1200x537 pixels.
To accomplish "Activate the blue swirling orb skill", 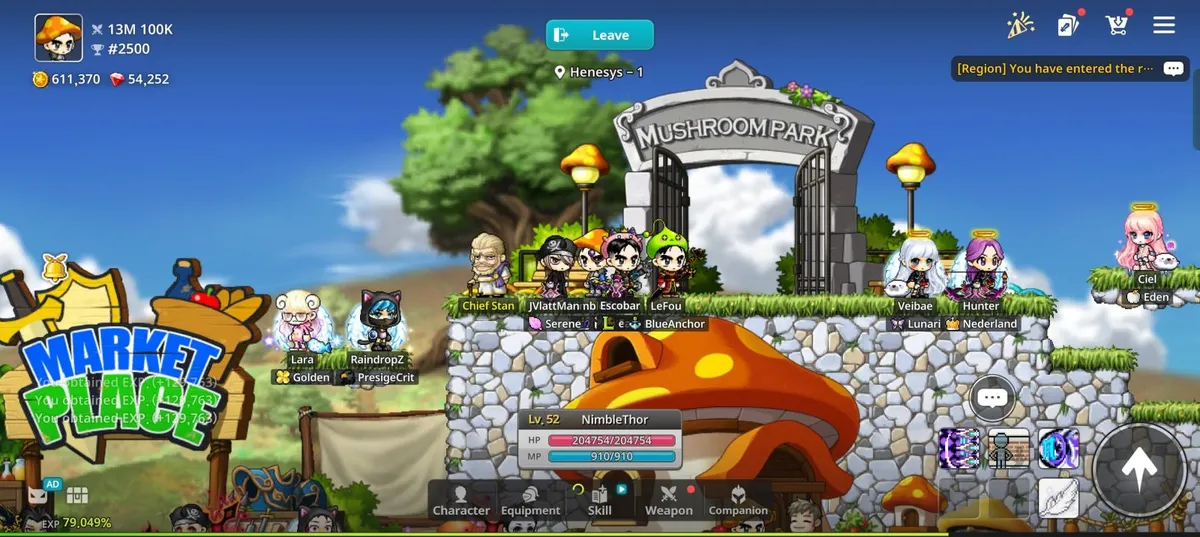I will [1058, 449].
